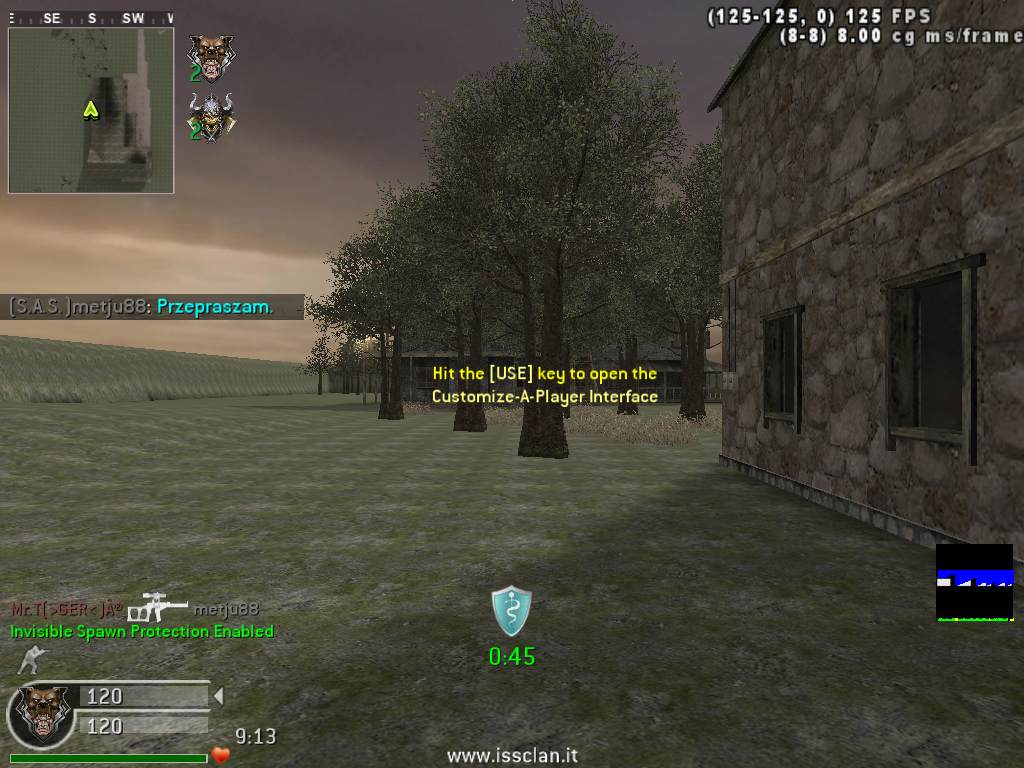Image resolution: width=1024 pixels, height=768 pixels.
Task: Click the lagometer graph
Action: tap(974, 582)
